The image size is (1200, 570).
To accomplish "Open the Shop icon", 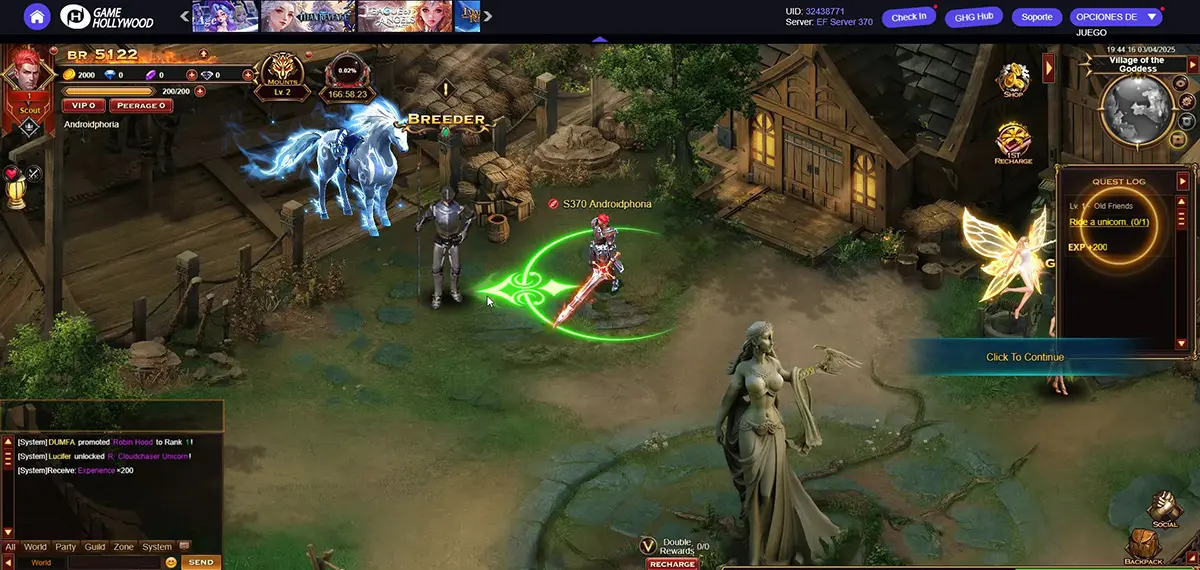I will (1013, 80).
